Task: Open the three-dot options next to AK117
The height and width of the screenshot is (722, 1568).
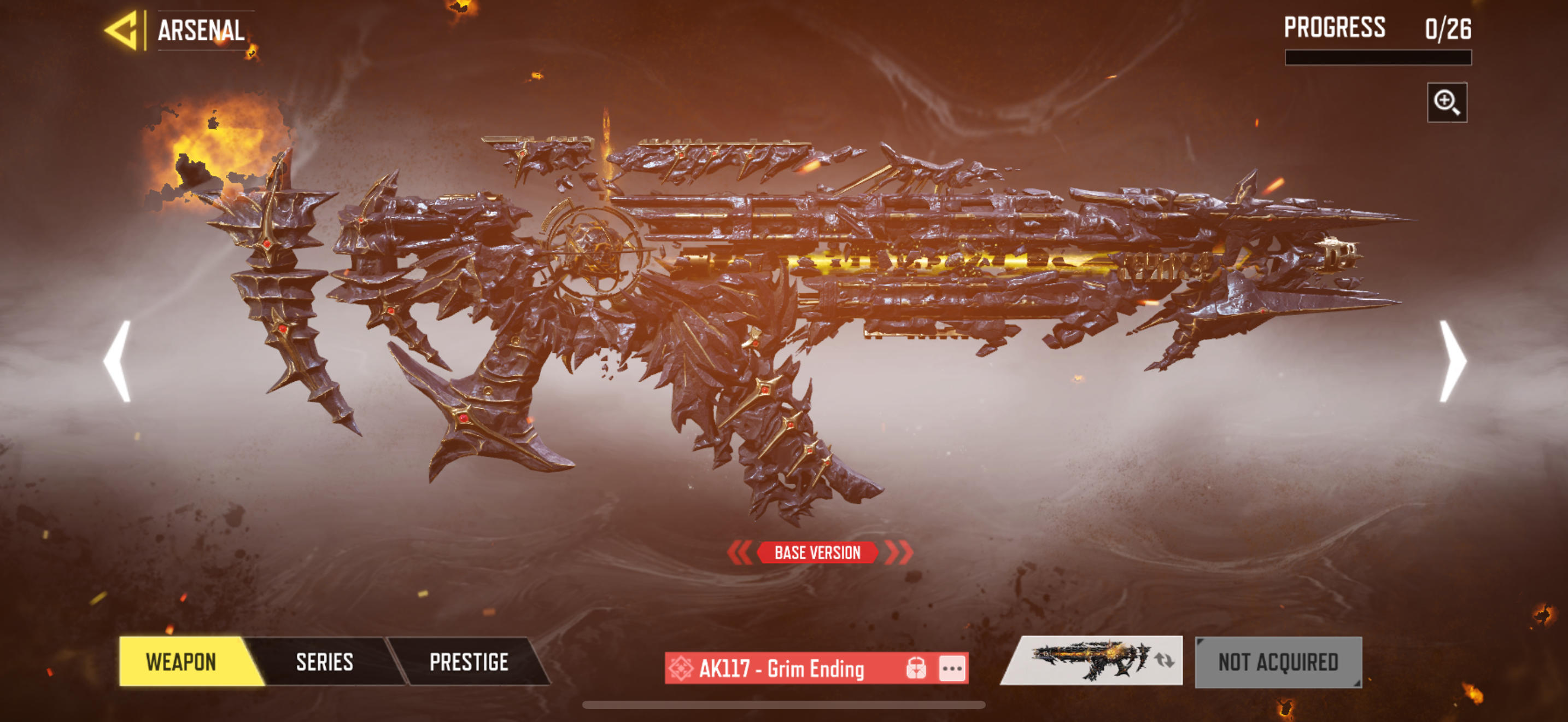Action: pyautogui.click(x=952, y=668)
